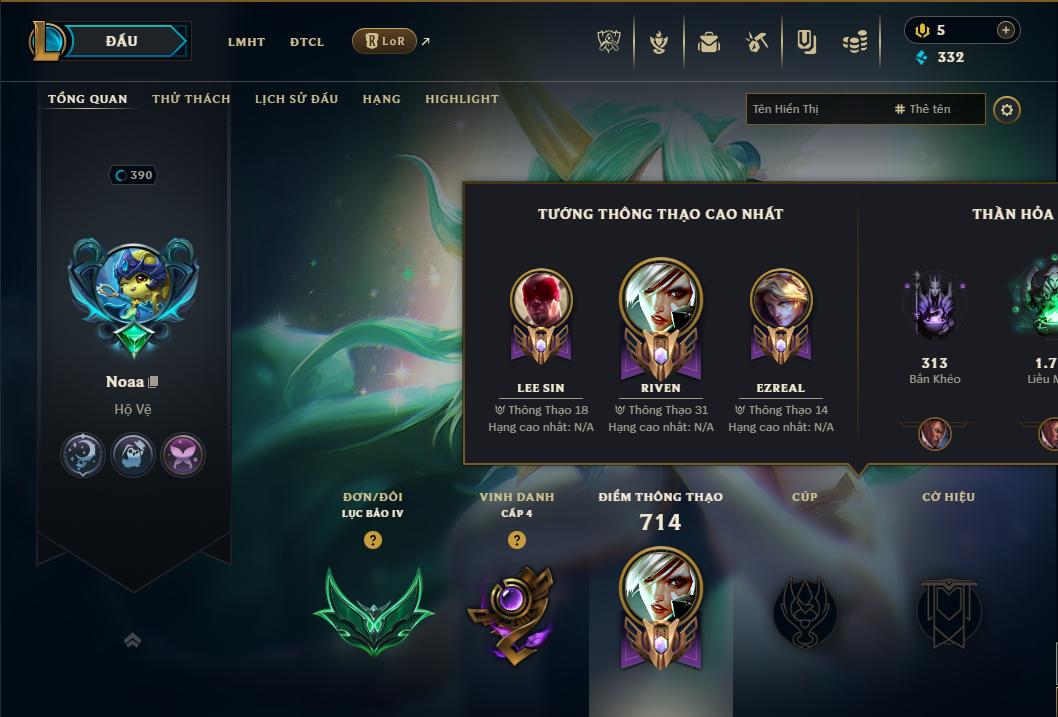
Task: Open the profile settings gear button
Action: [1007, 109]
